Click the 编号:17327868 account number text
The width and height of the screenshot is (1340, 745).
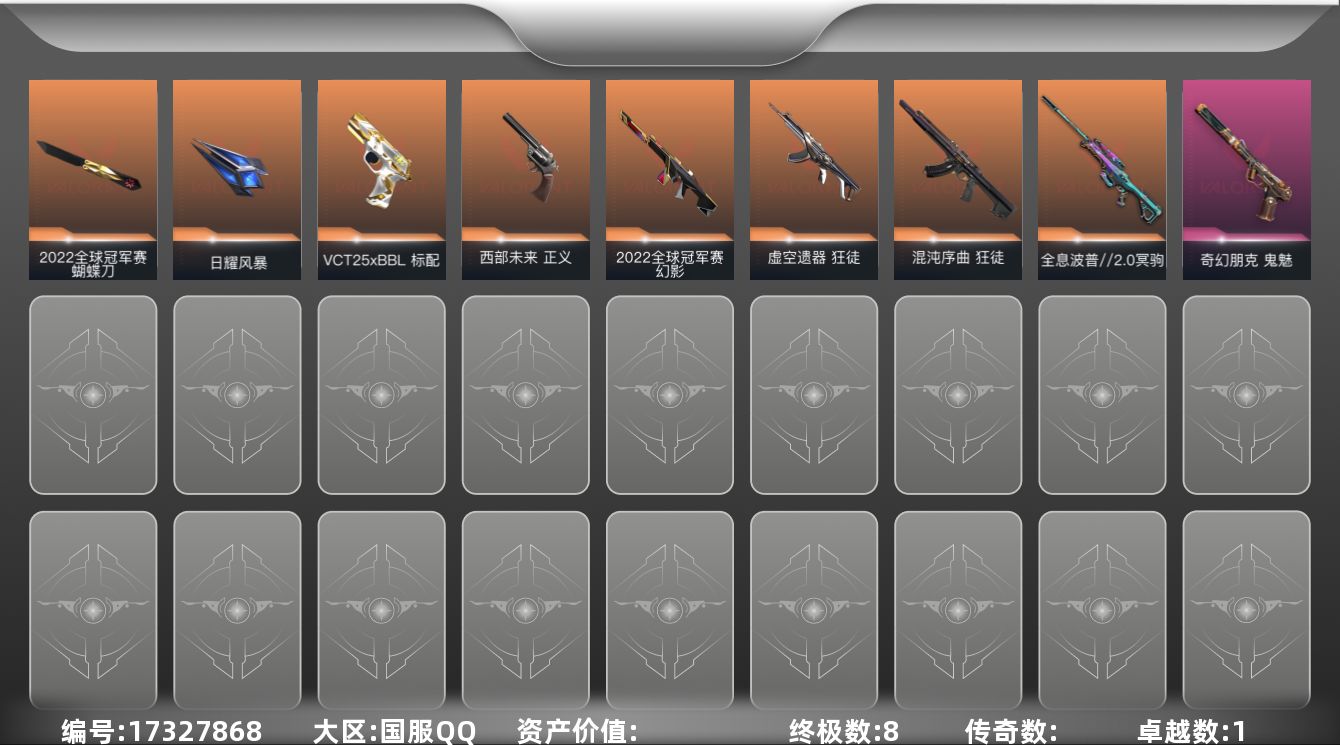(x=160, y=730)
